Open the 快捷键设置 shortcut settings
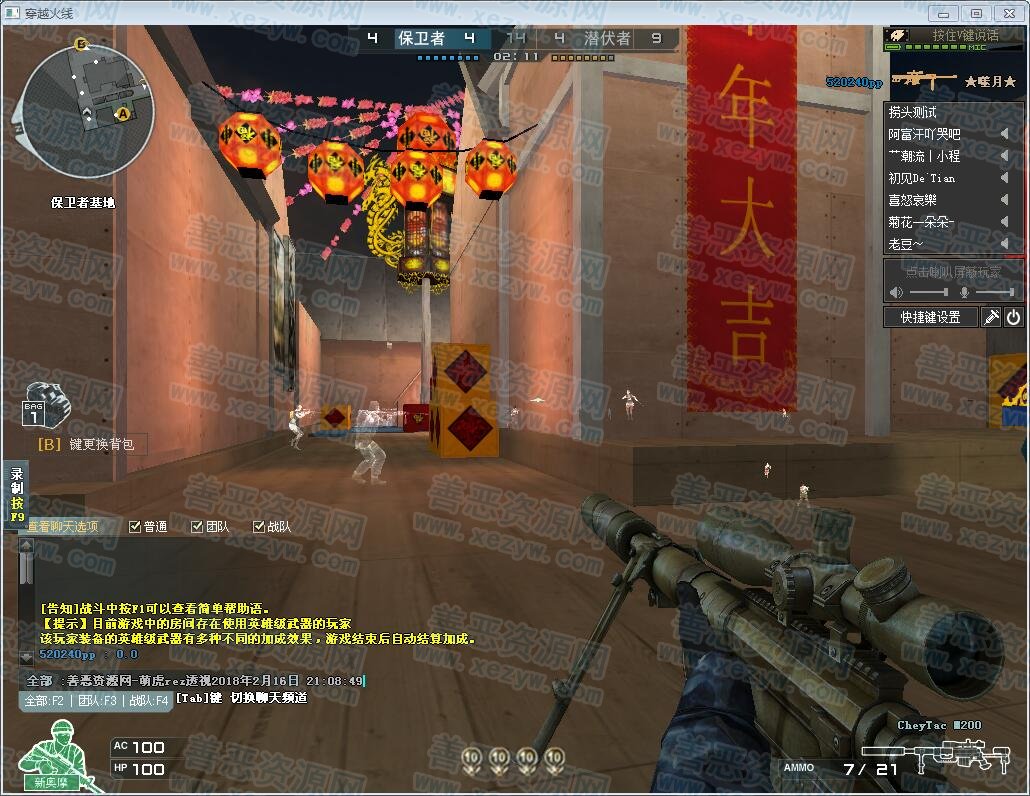 pos(930,317)
